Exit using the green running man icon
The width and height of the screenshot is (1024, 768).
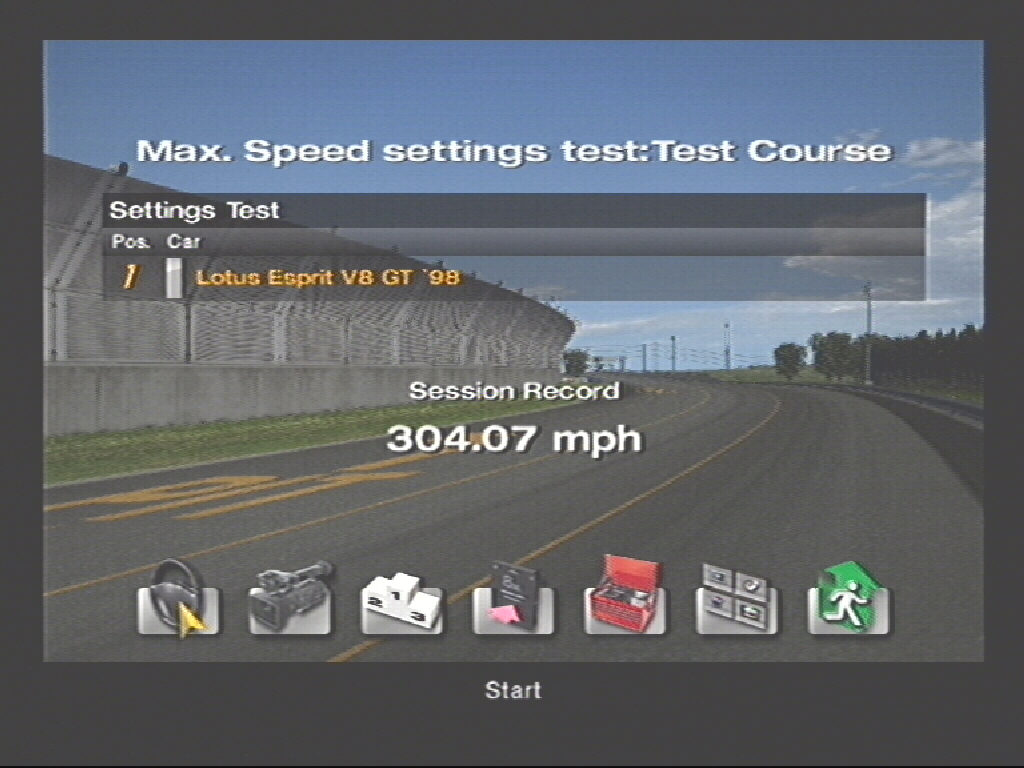[848, 599]
